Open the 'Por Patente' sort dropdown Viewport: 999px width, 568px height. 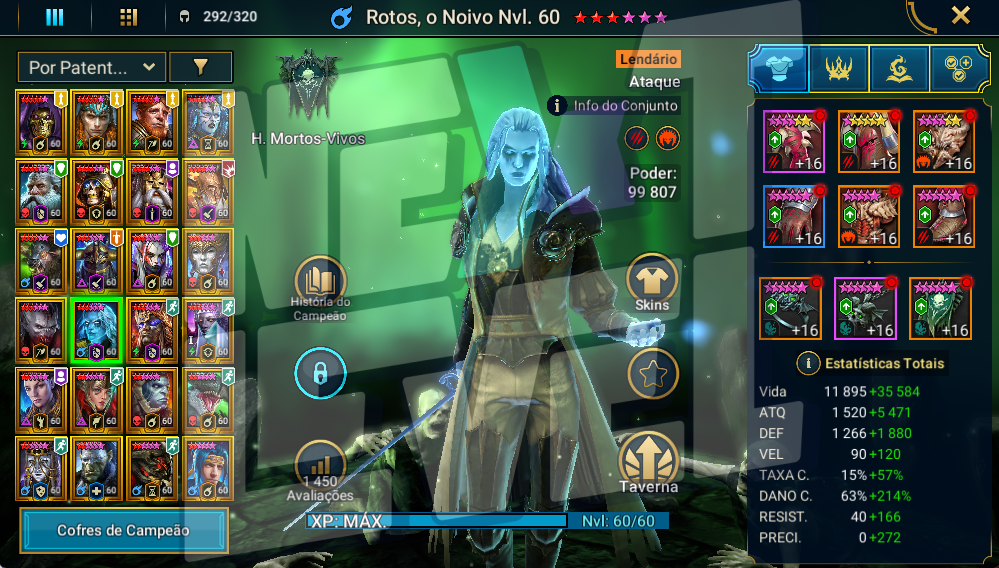[91, 67]
